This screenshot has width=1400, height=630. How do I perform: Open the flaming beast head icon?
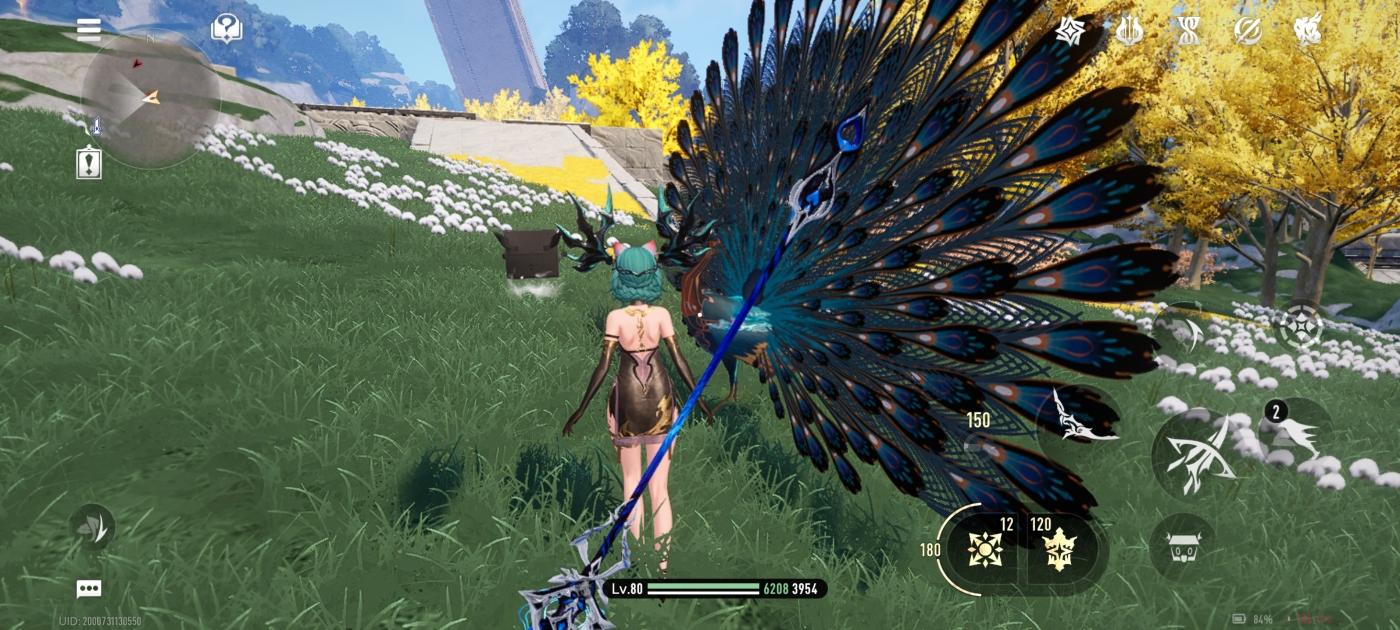(x=1308, y=31)
